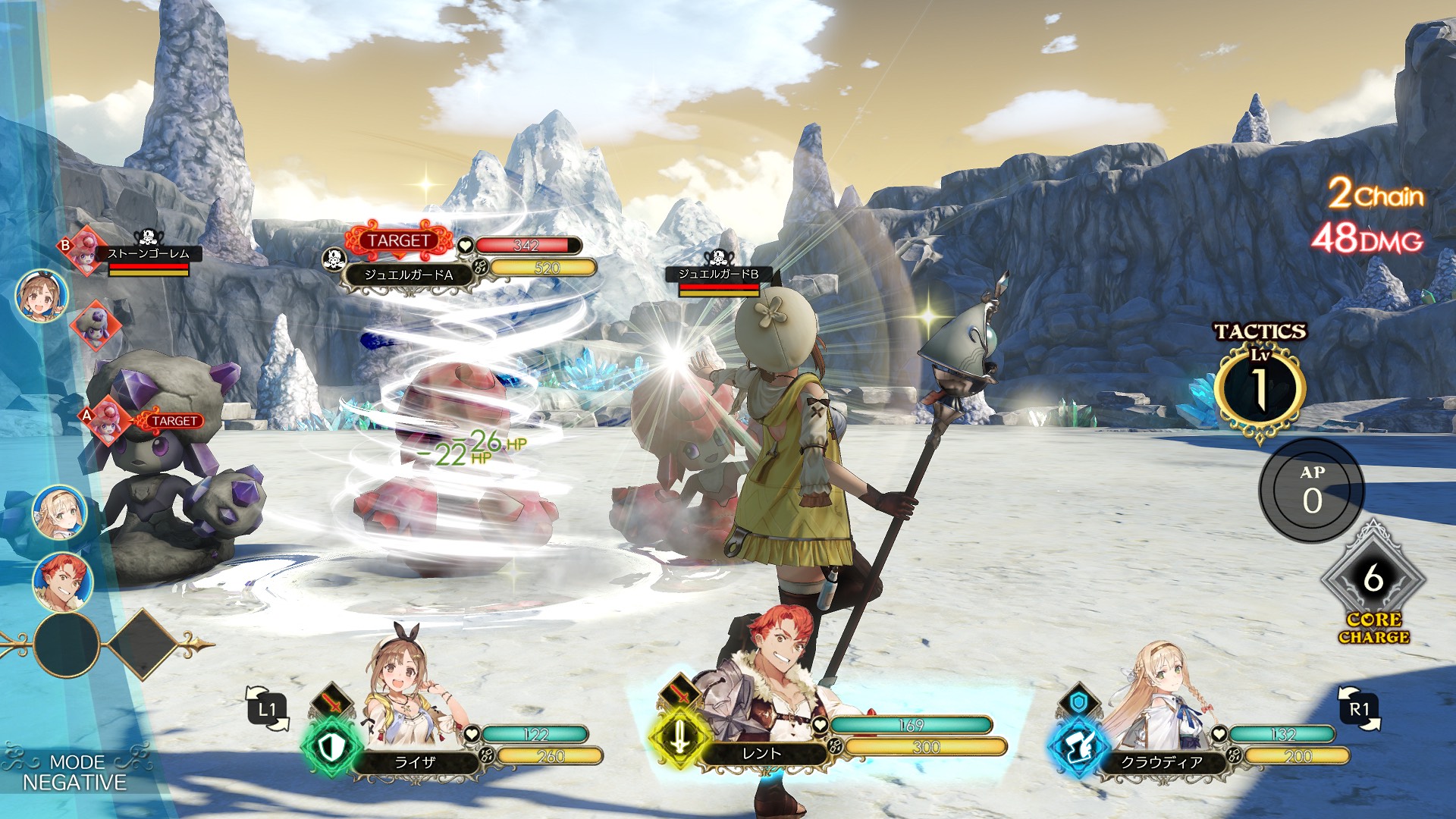Click Lent's yellow sword role icon
1456x819 pixels.
point(679,736)
